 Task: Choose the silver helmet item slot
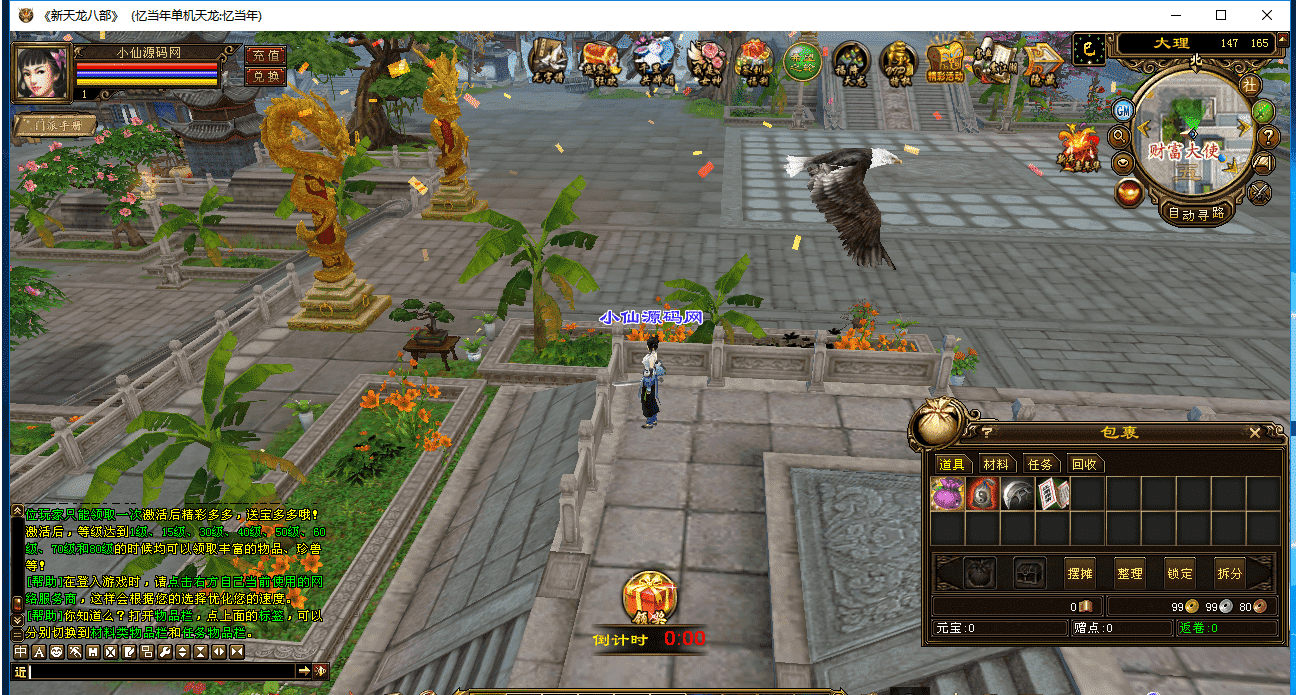[1017, 494]
